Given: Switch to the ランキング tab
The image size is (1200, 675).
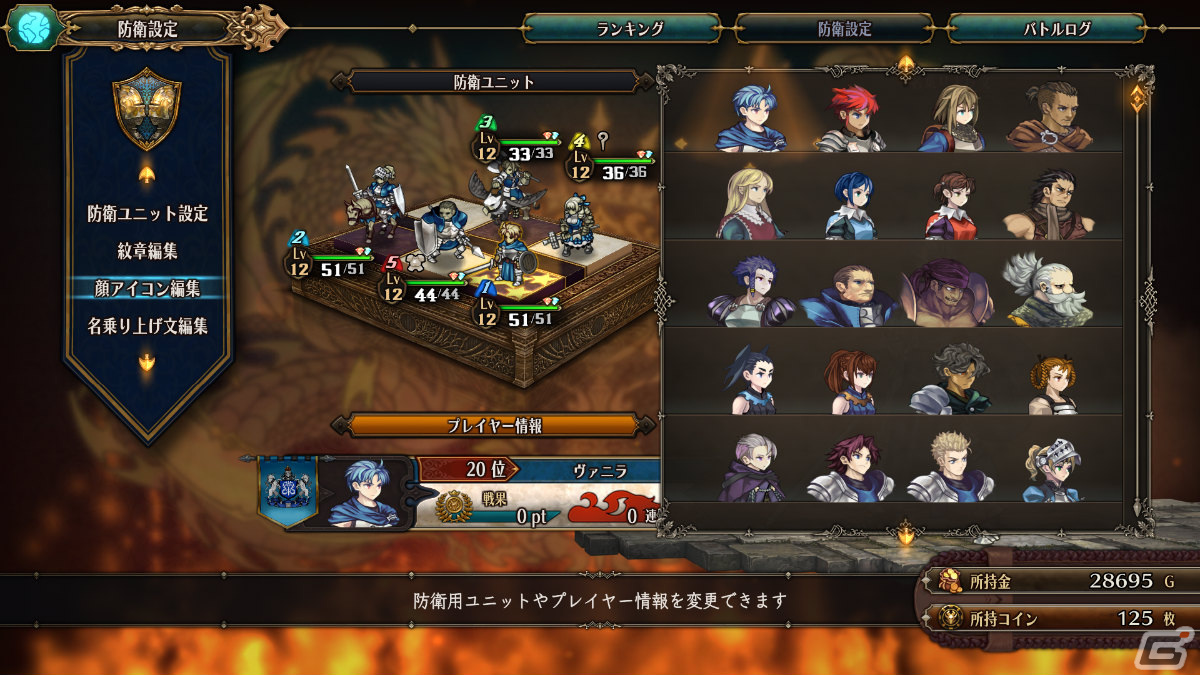Looking at the screenshot, I should point(622,29).
